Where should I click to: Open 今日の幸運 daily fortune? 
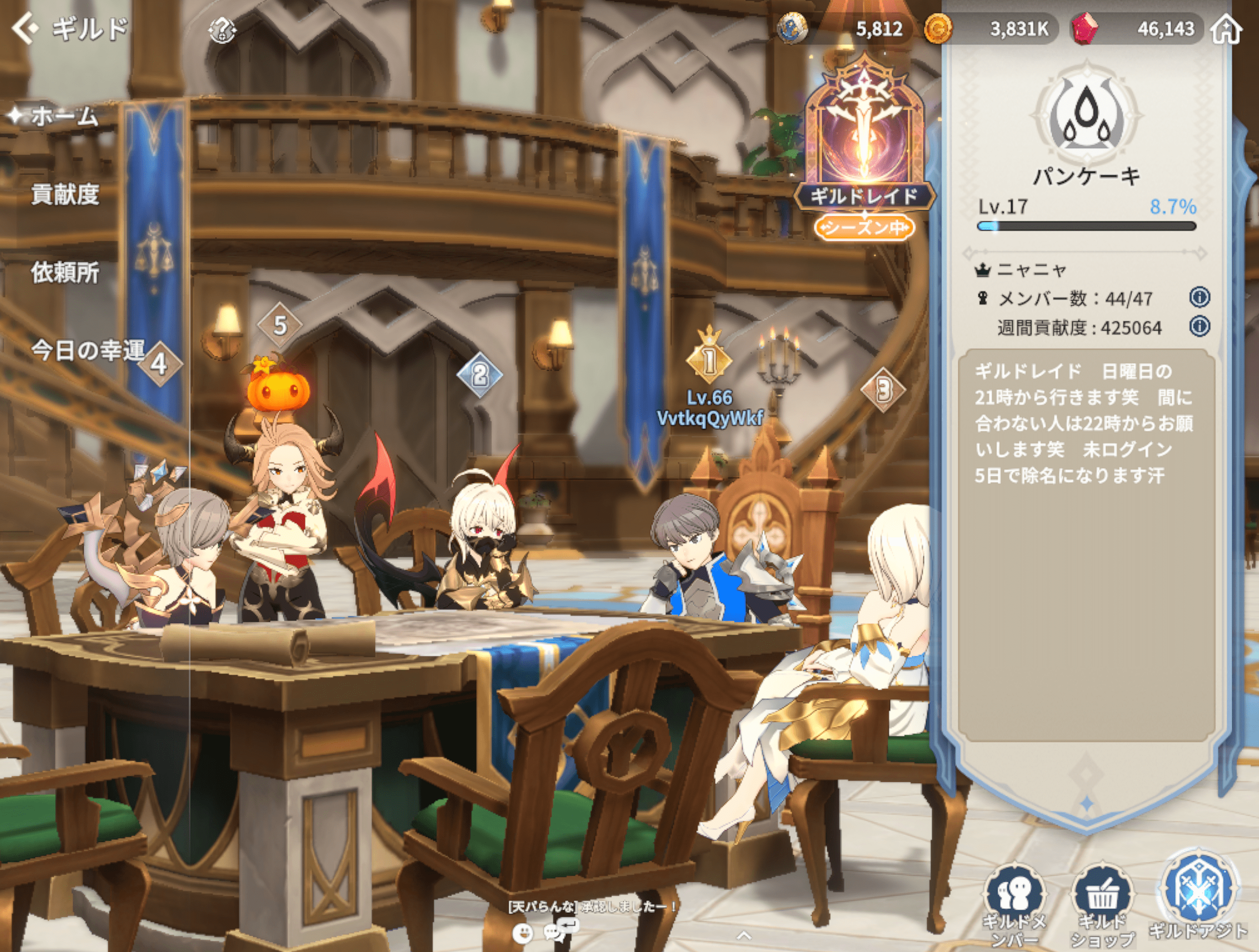coord(88,350)
